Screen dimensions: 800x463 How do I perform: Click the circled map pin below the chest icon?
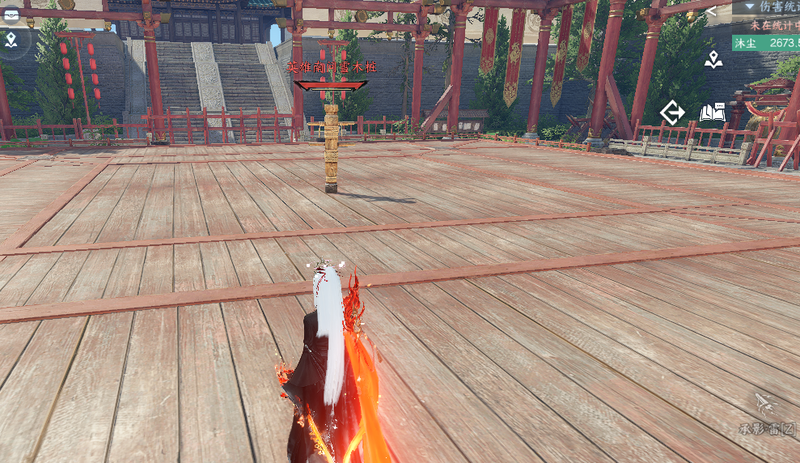(10, 40)
